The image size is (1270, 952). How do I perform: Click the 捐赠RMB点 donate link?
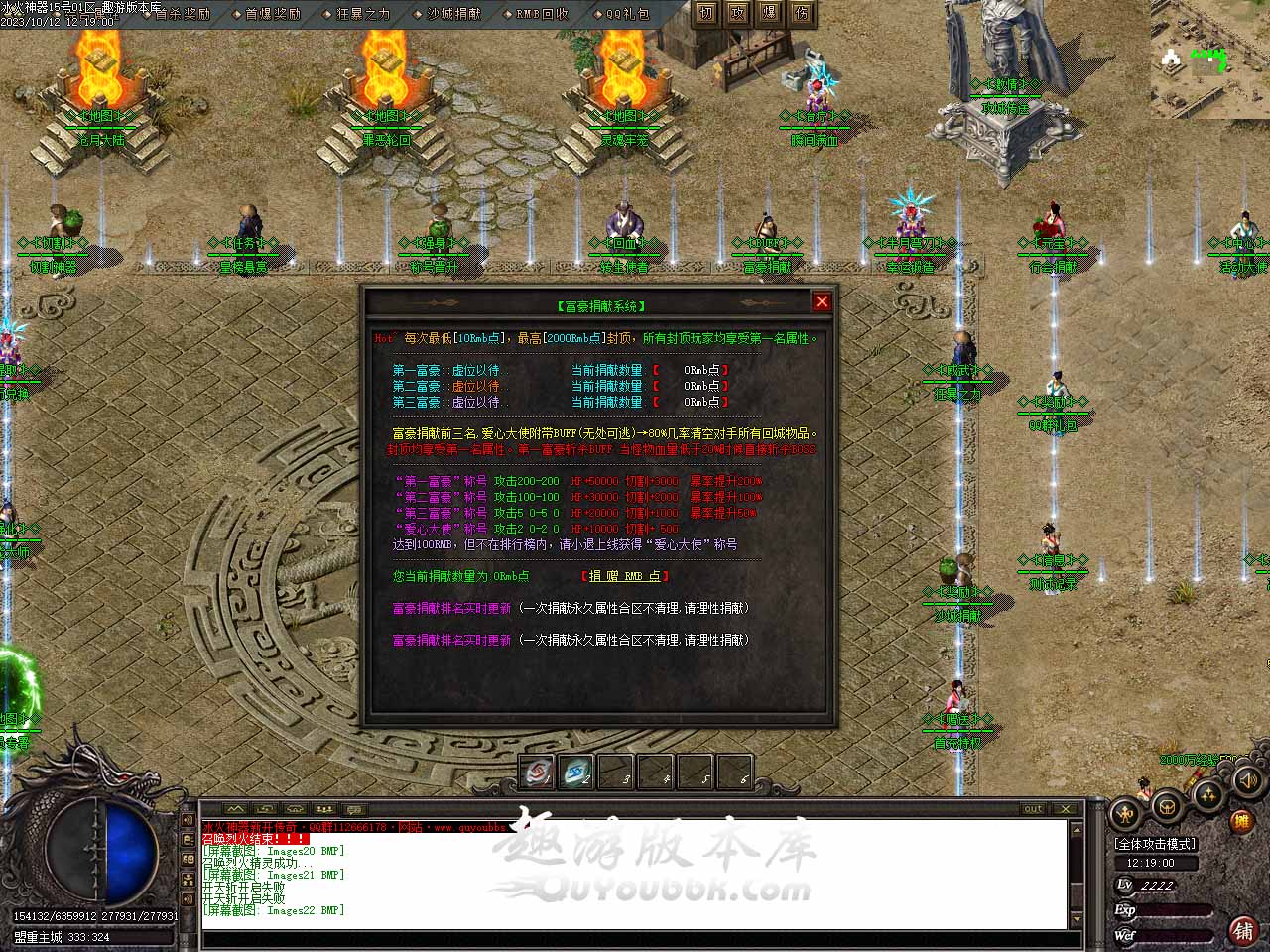[625, 576]
